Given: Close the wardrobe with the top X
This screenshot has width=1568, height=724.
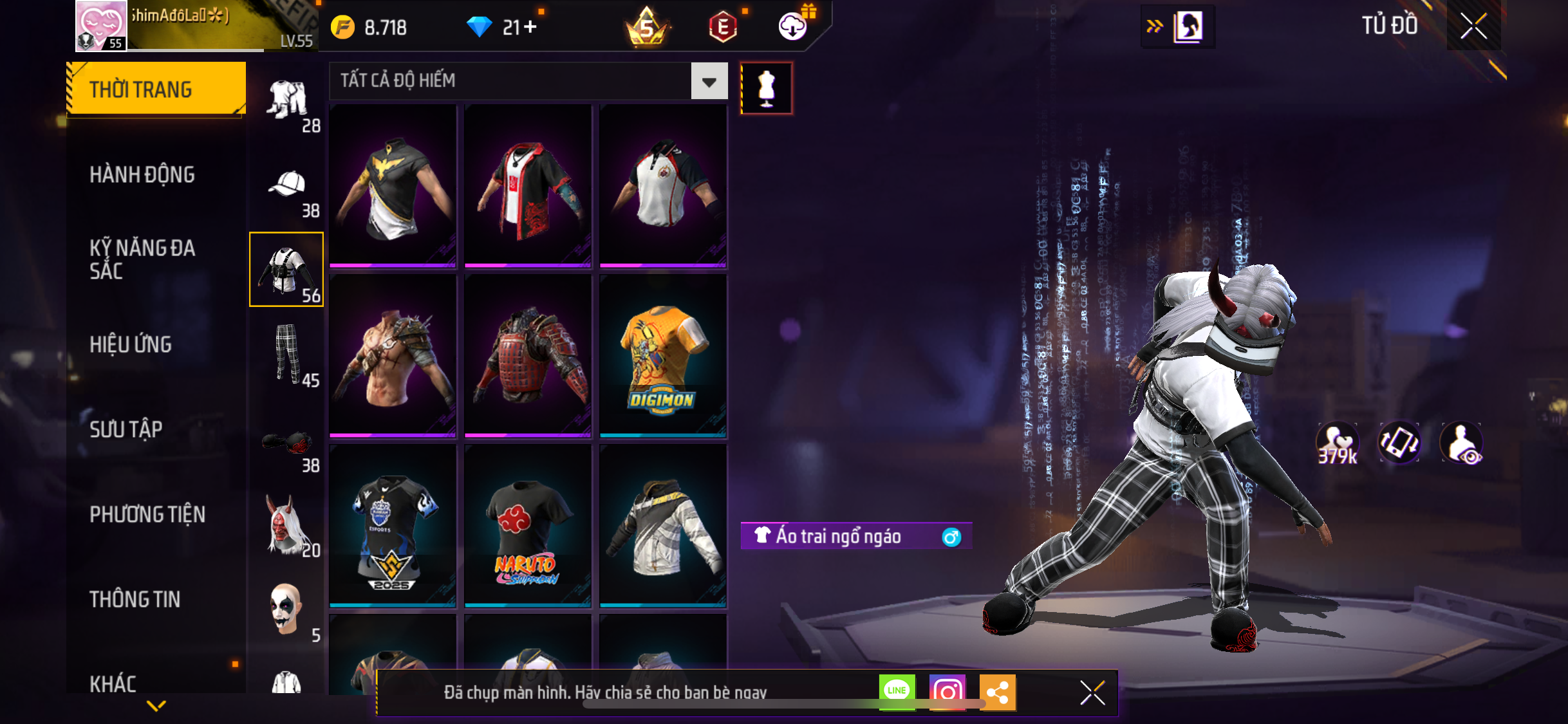Looking at the screenshot, I should (x=1473, y=26).
